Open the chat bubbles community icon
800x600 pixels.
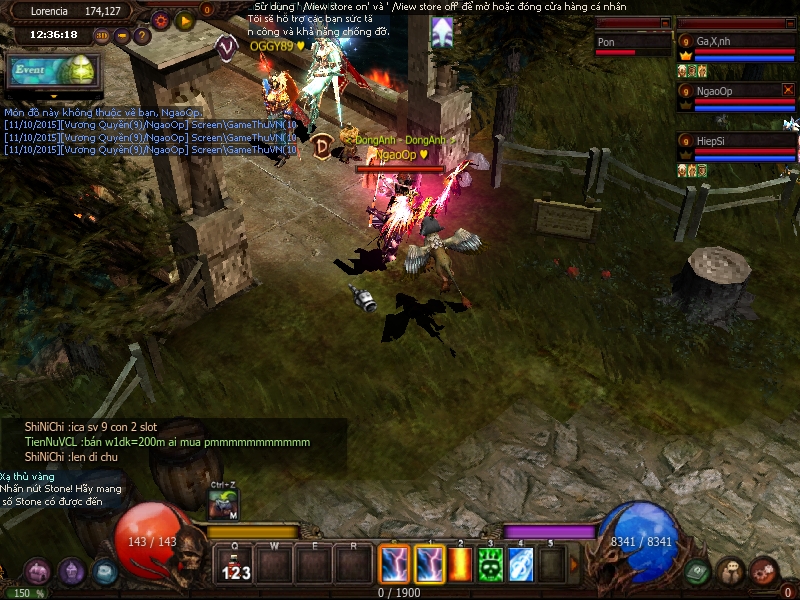731,571
